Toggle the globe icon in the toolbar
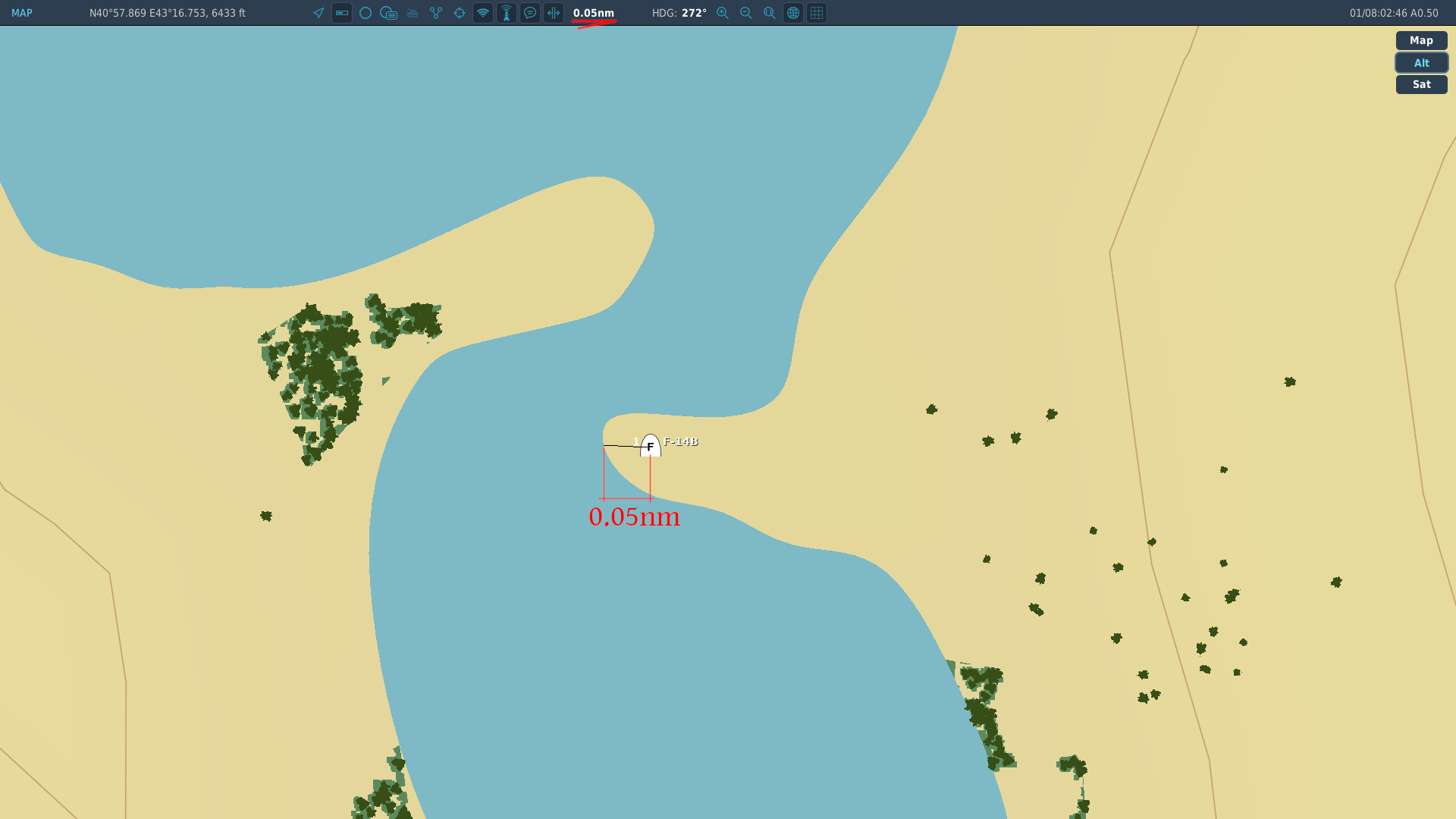1456x819 pixels. point(793,13)
